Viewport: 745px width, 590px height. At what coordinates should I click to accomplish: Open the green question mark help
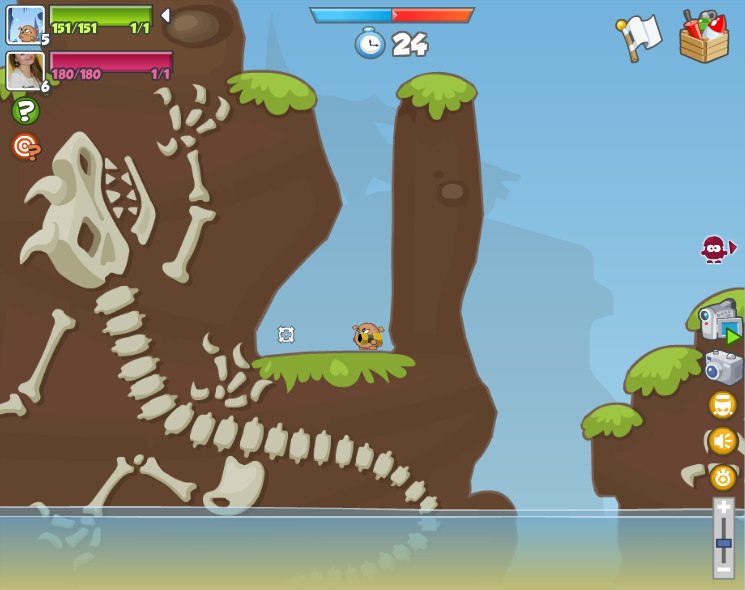pos(26,111)
